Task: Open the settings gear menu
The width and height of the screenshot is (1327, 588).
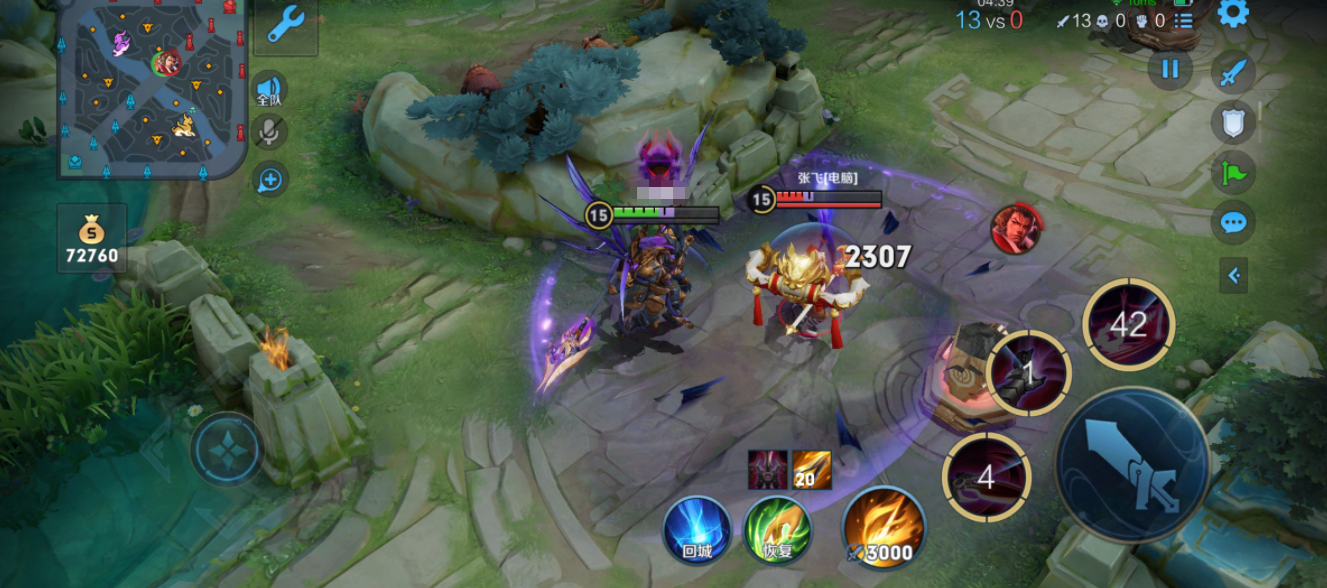Action: pos(1233,14)
